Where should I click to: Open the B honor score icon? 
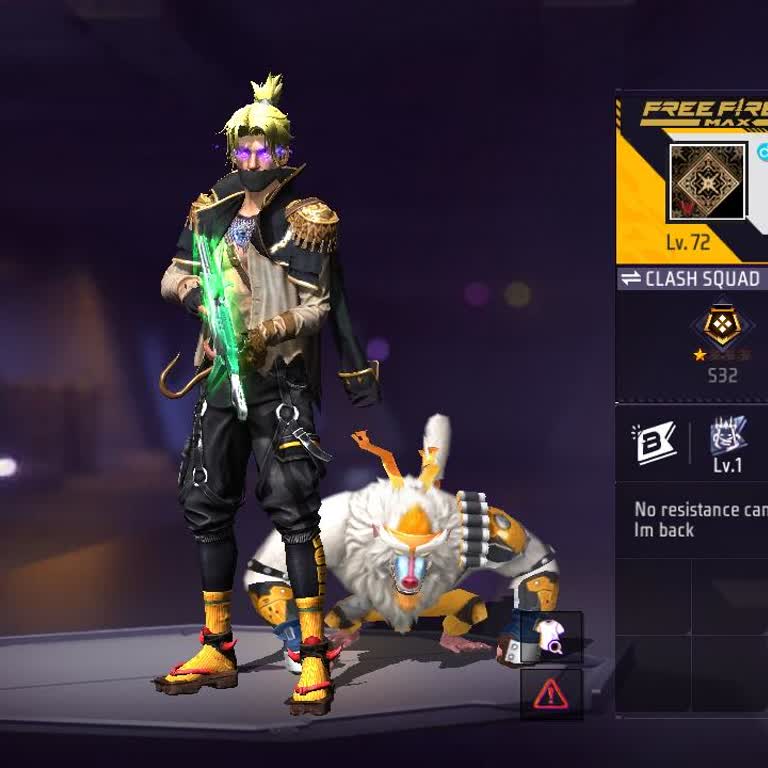click(654, 443)
